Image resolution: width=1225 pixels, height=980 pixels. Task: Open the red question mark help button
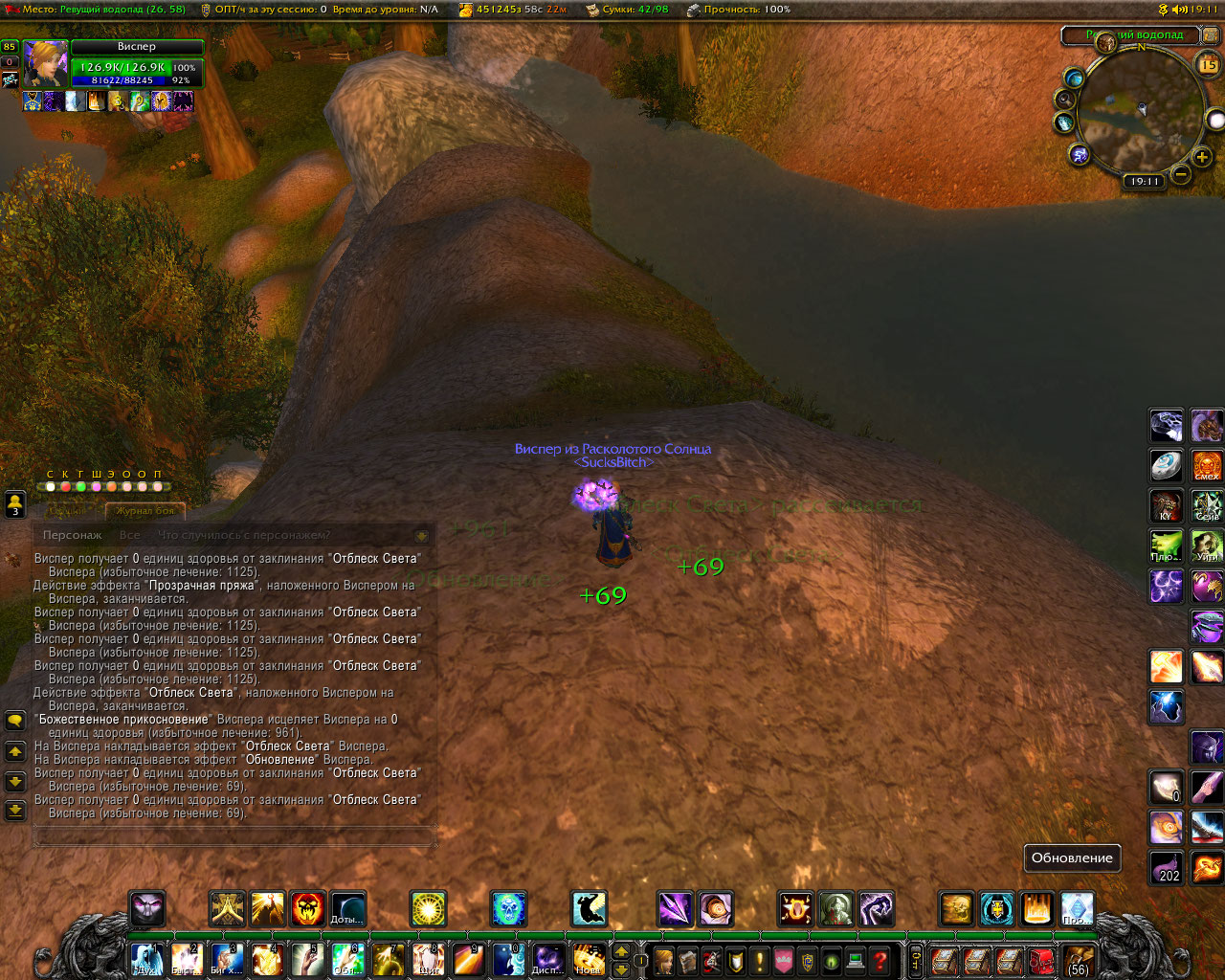coord(880,960)
